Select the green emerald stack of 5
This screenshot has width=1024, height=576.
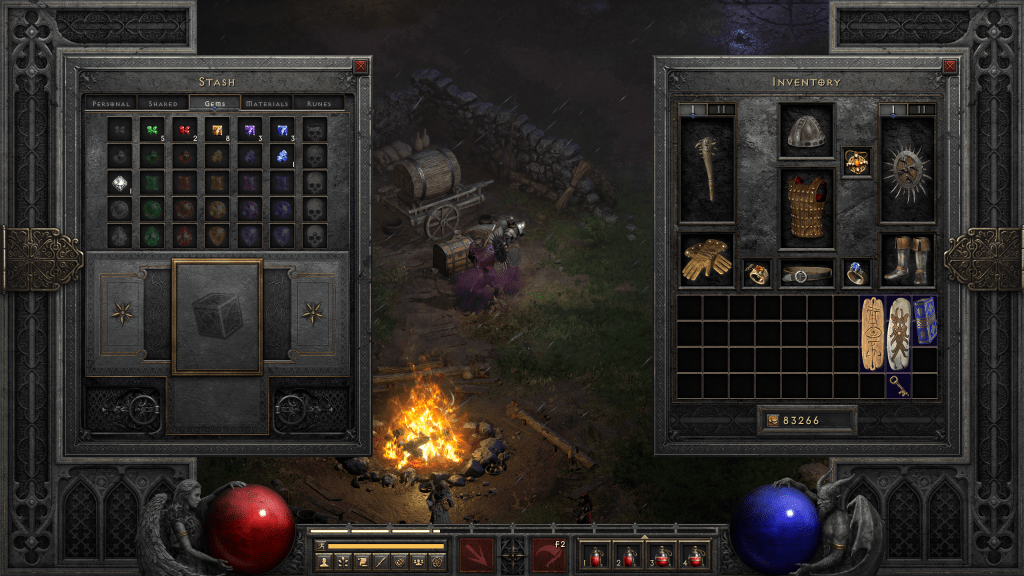click(x=152, y=130)
